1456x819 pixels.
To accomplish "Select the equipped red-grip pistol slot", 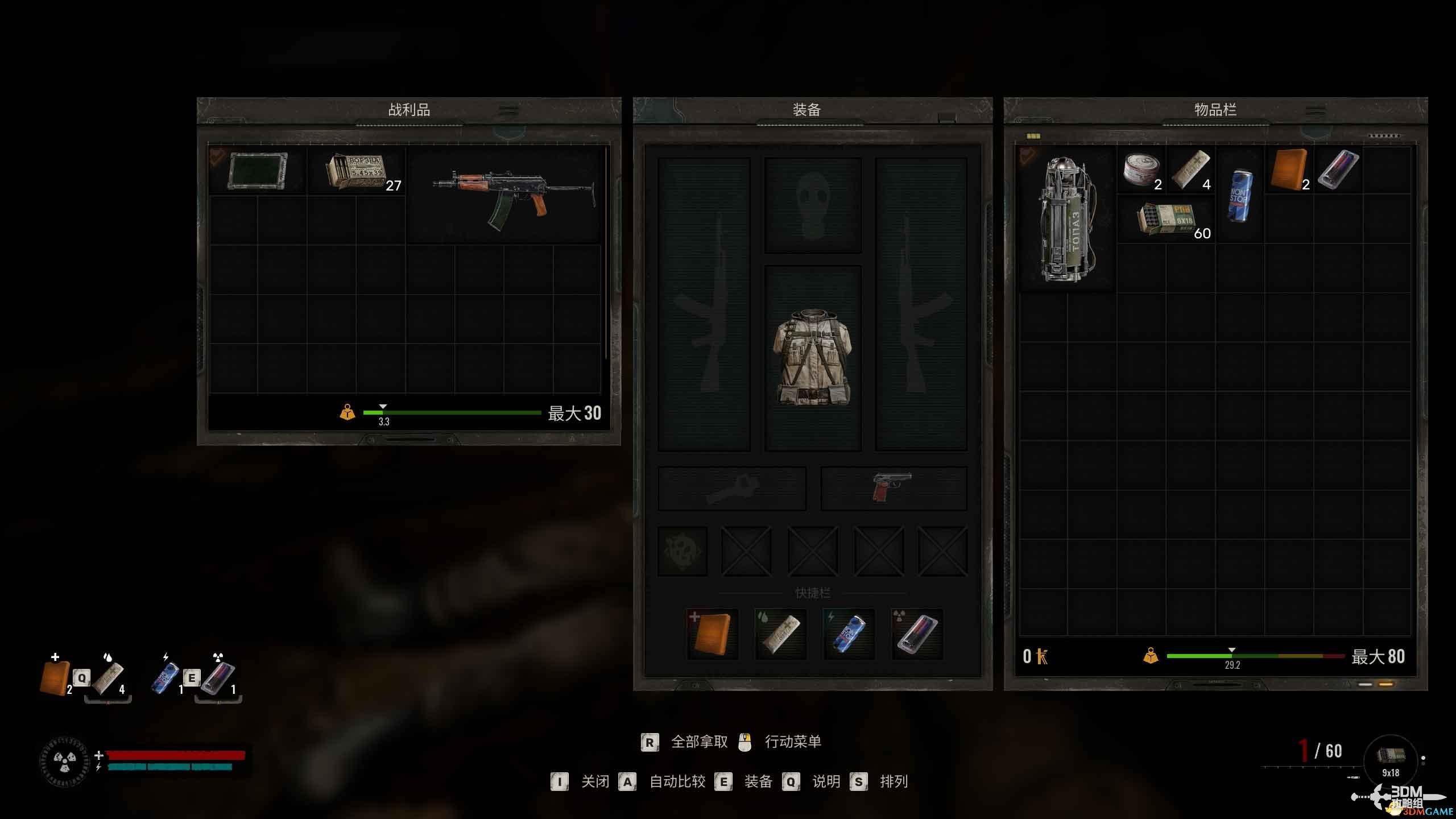I will [892, 487].
